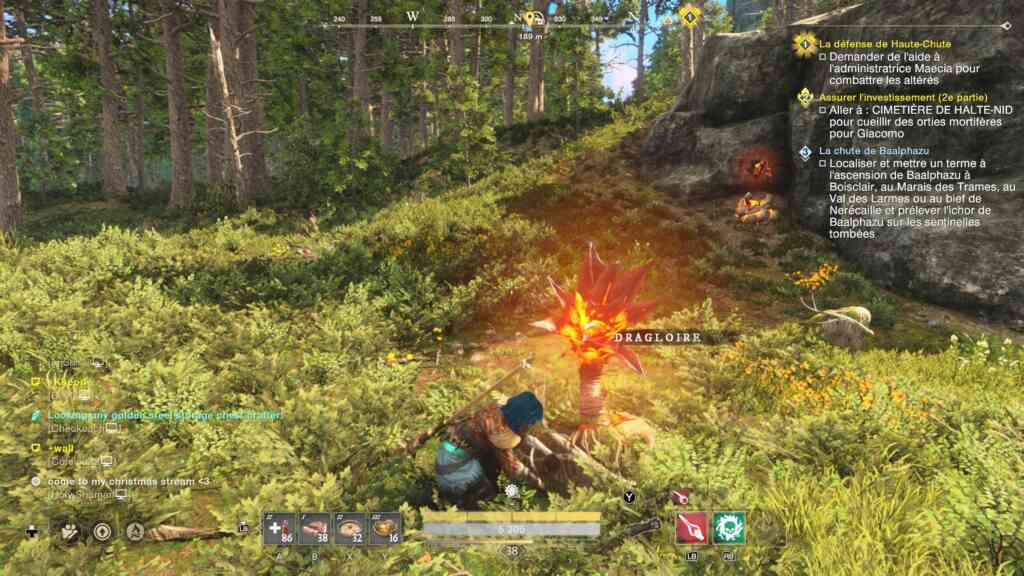
Task: Use the raw meat slot with 38
Action: click(314, 529)
